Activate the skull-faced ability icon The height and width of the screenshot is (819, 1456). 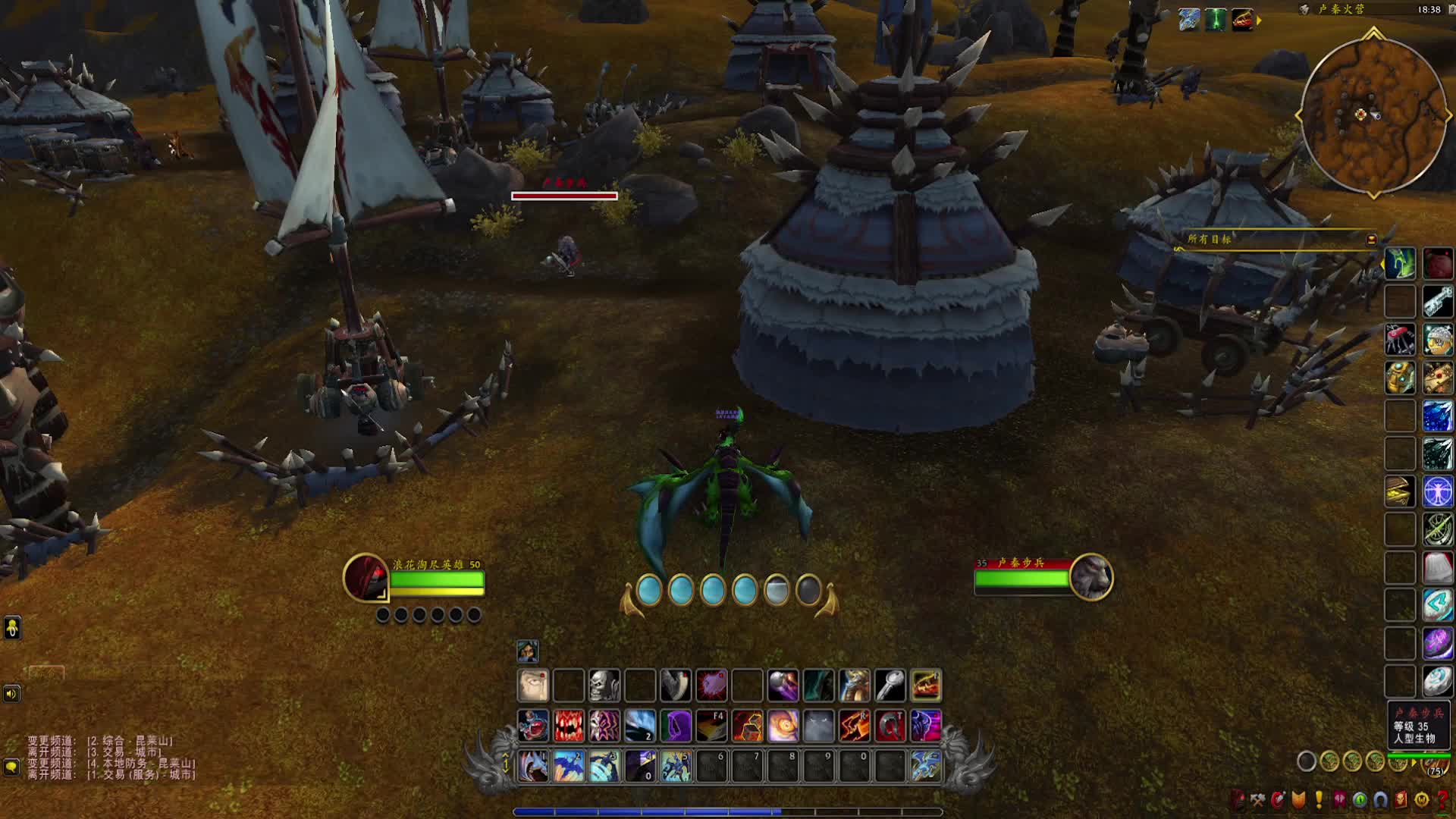point(604,686)
